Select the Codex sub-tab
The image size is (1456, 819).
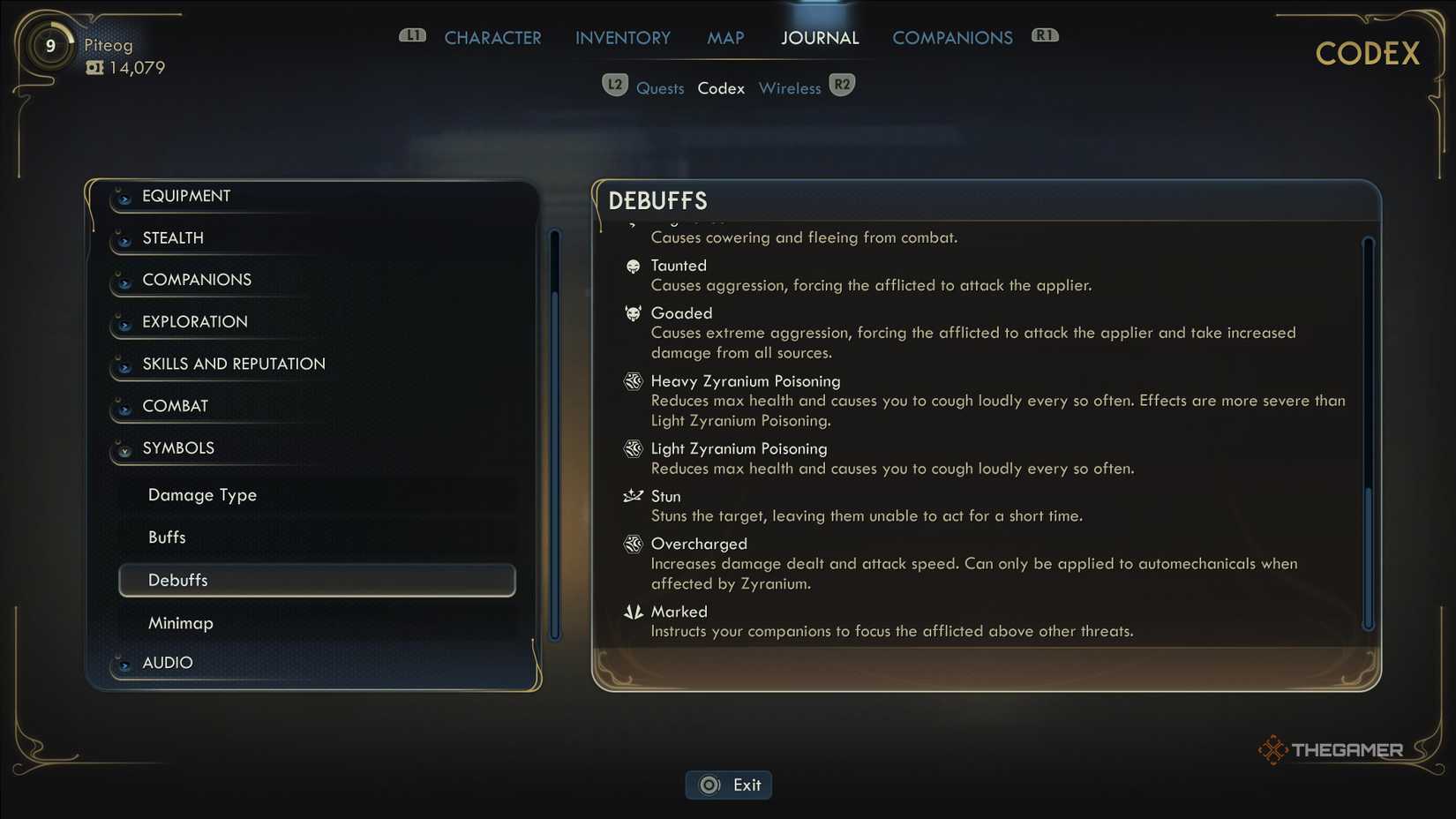pos(721,88)
